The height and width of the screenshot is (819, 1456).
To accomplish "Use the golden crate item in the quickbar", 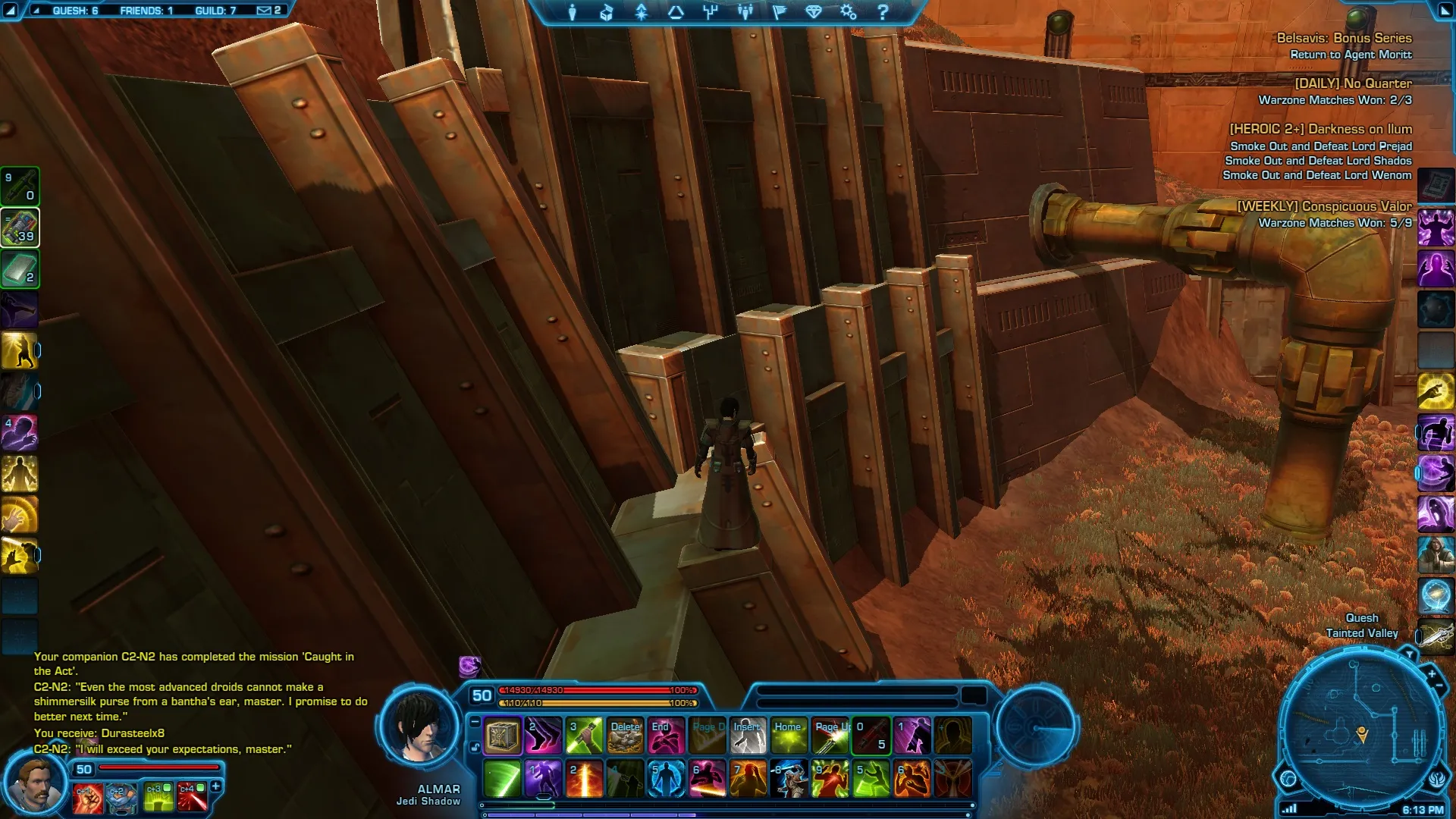I will (502, 736).
